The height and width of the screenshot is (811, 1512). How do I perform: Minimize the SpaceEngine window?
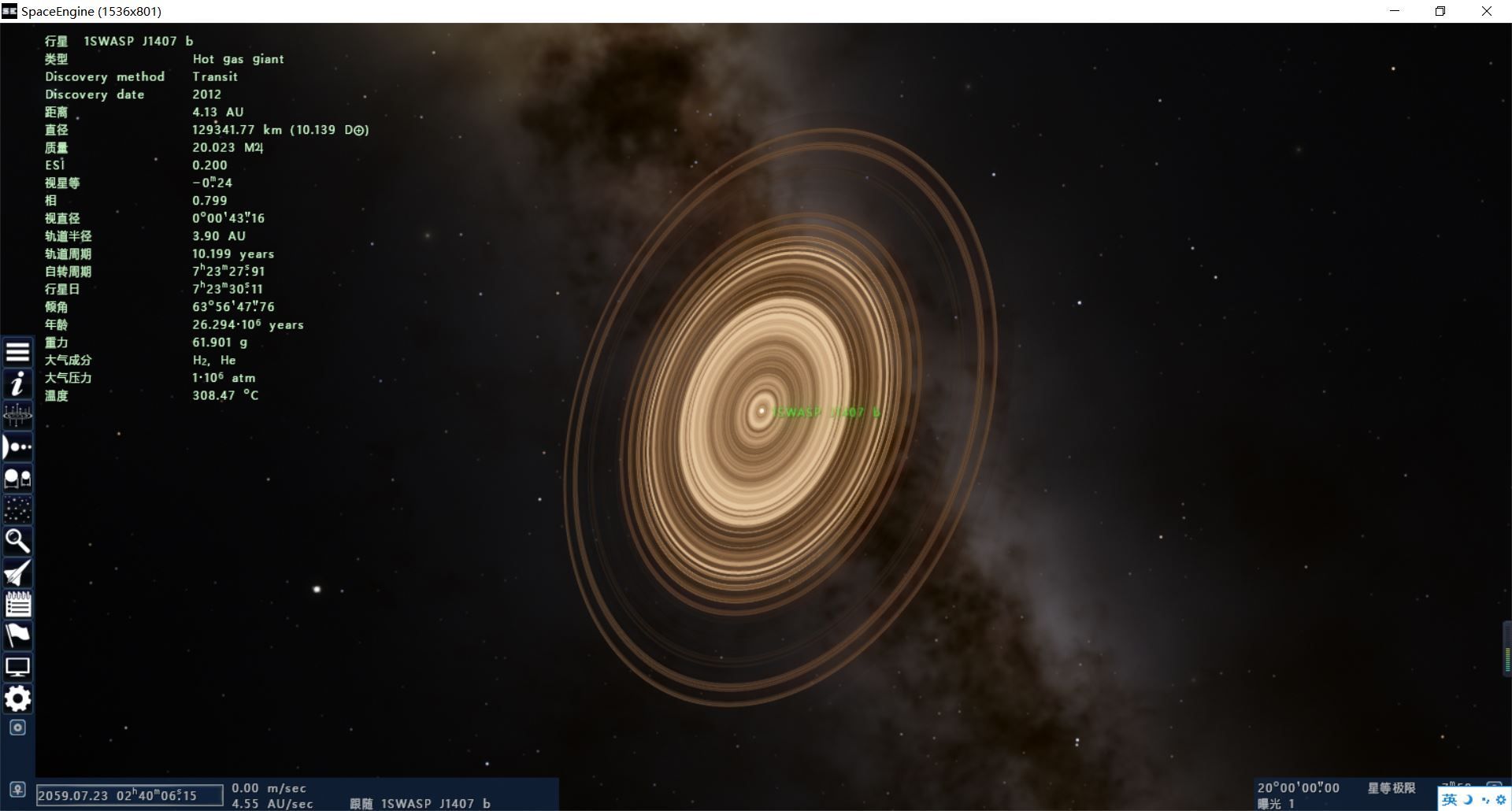(1395, 11)
